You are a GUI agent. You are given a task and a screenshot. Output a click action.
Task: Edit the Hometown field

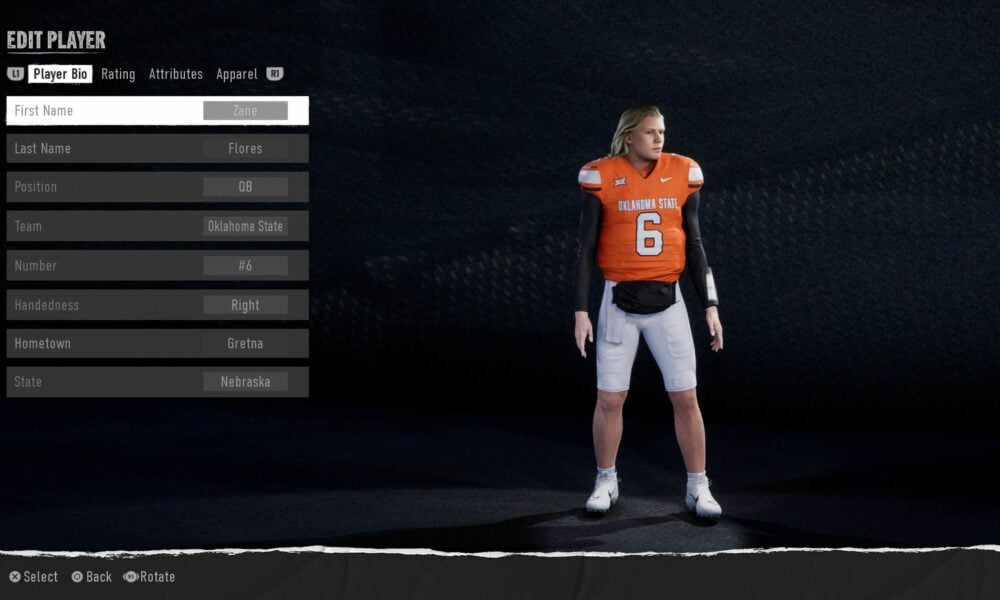pyautogui.click(x=157, y=343)
